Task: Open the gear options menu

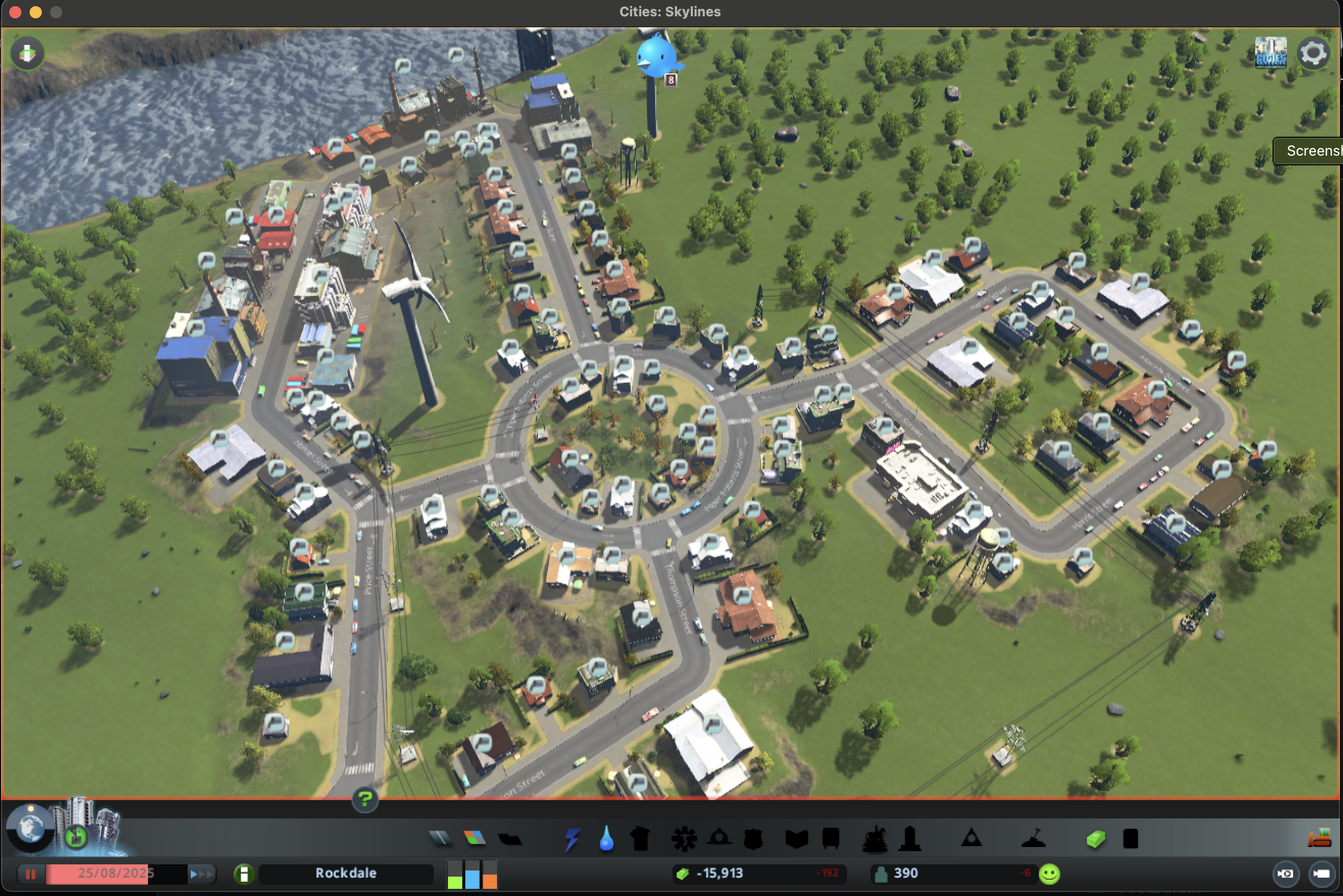Action: [x=1313, y=54]
